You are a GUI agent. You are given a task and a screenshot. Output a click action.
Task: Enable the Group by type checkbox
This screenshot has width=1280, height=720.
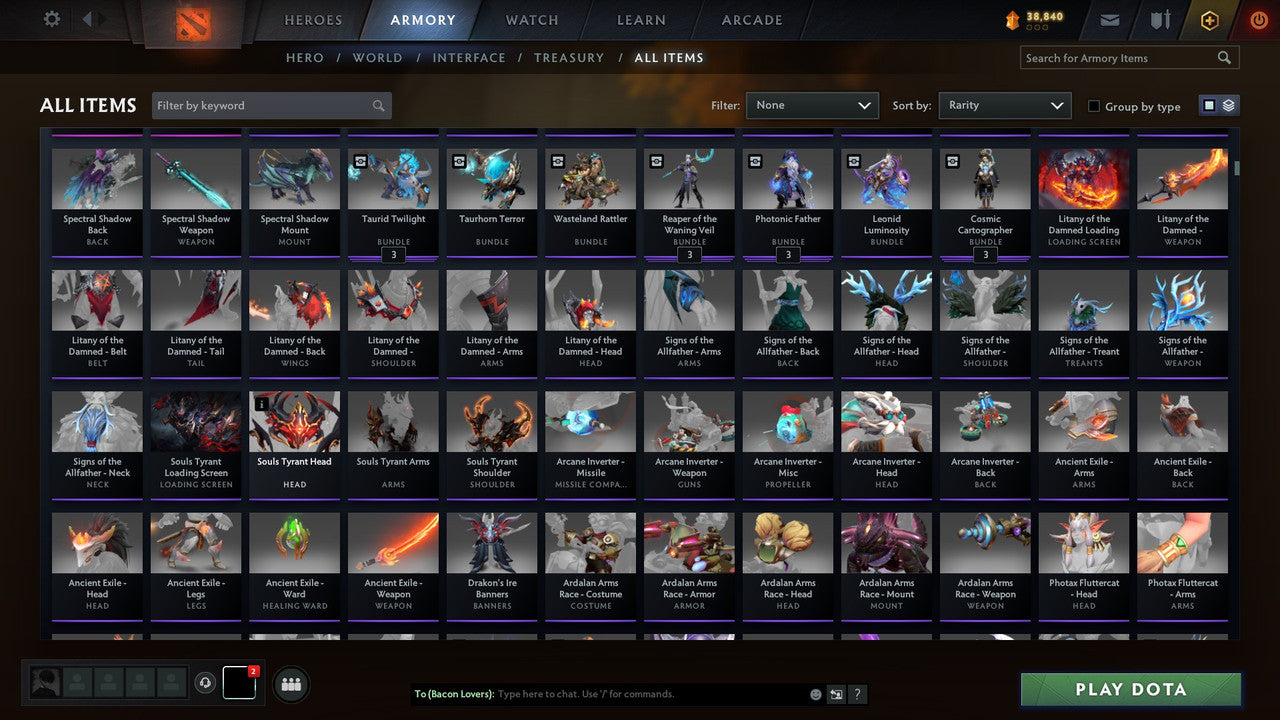tap(1094, 106)
